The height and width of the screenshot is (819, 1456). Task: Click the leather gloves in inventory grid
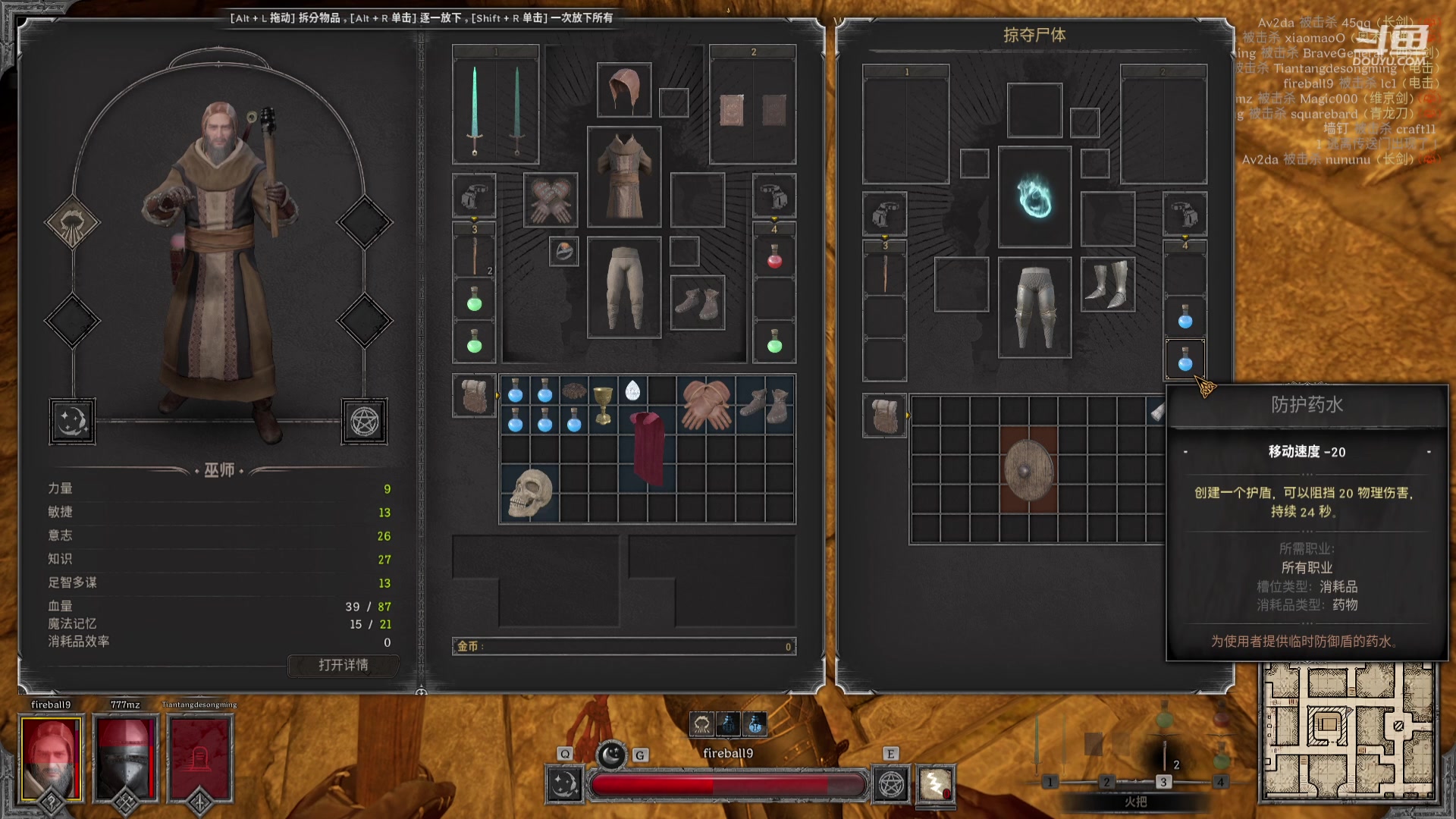706,404
